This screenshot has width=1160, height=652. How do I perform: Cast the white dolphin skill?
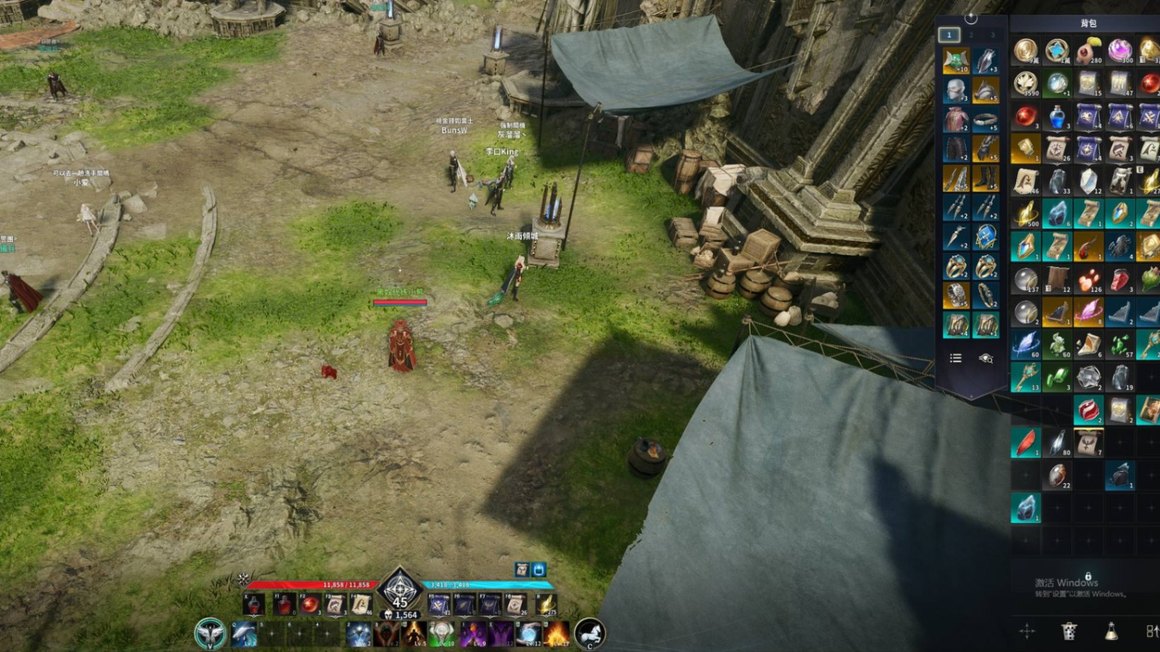click(x=245, y=634)
